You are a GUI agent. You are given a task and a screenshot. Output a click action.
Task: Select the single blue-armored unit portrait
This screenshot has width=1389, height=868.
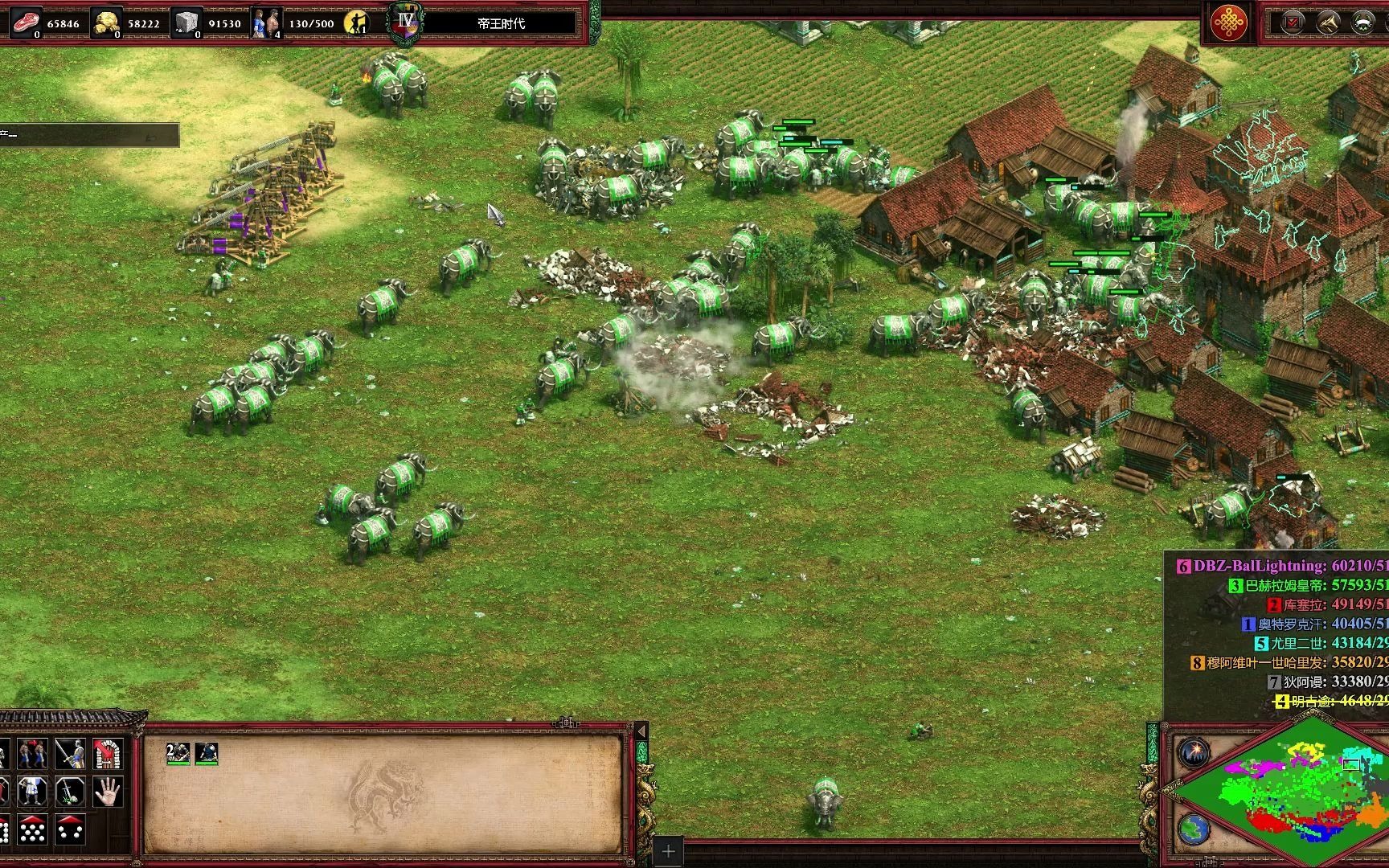[x=207, y=753]
